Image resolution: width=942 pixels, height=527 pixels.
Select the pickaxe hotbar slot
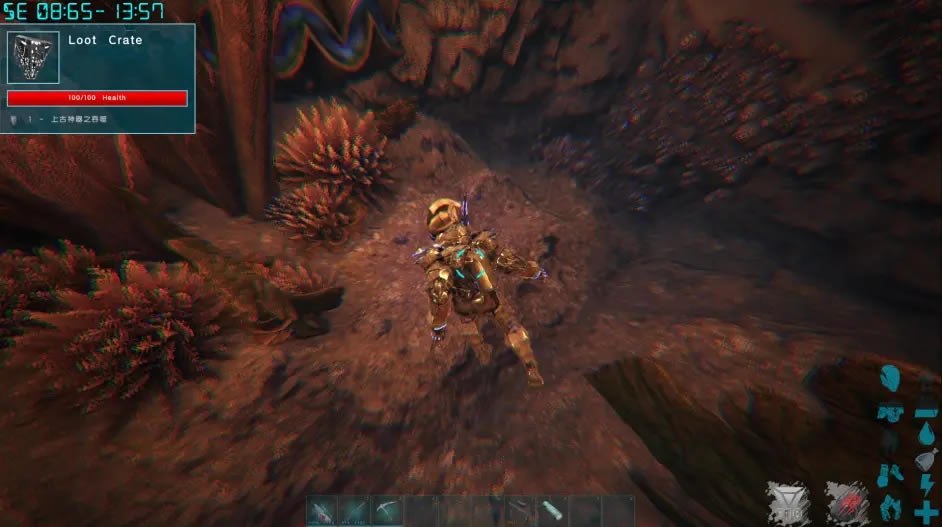pyautogui.click(x=387, y=511)
